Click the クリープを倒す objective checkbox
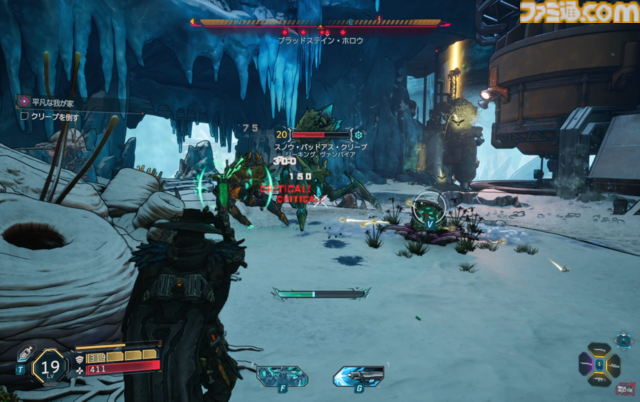 tap(25, 116)
